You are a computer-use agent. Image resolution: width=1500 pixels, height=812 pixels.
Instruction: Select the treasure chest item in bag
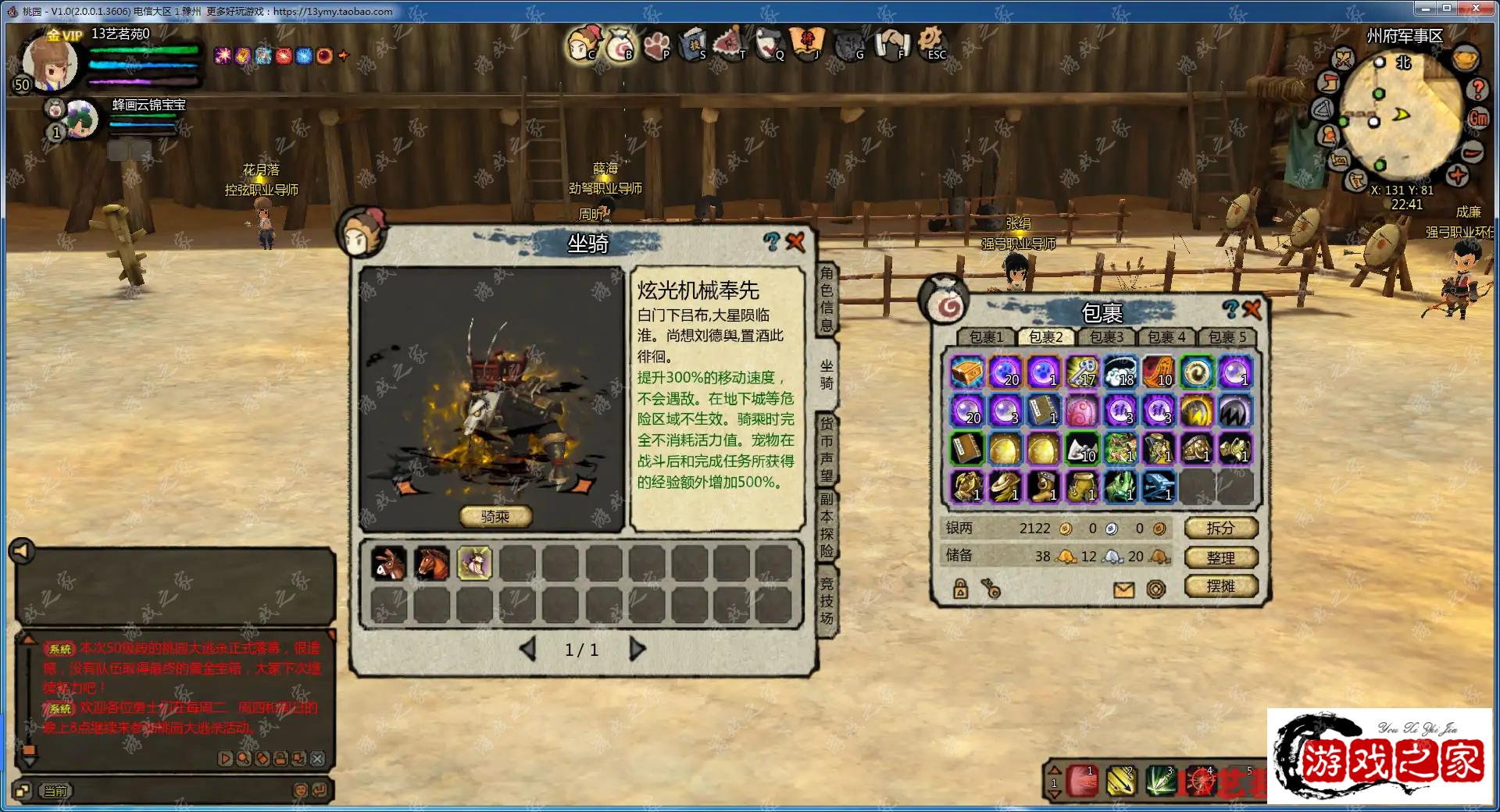coord(966,372)
